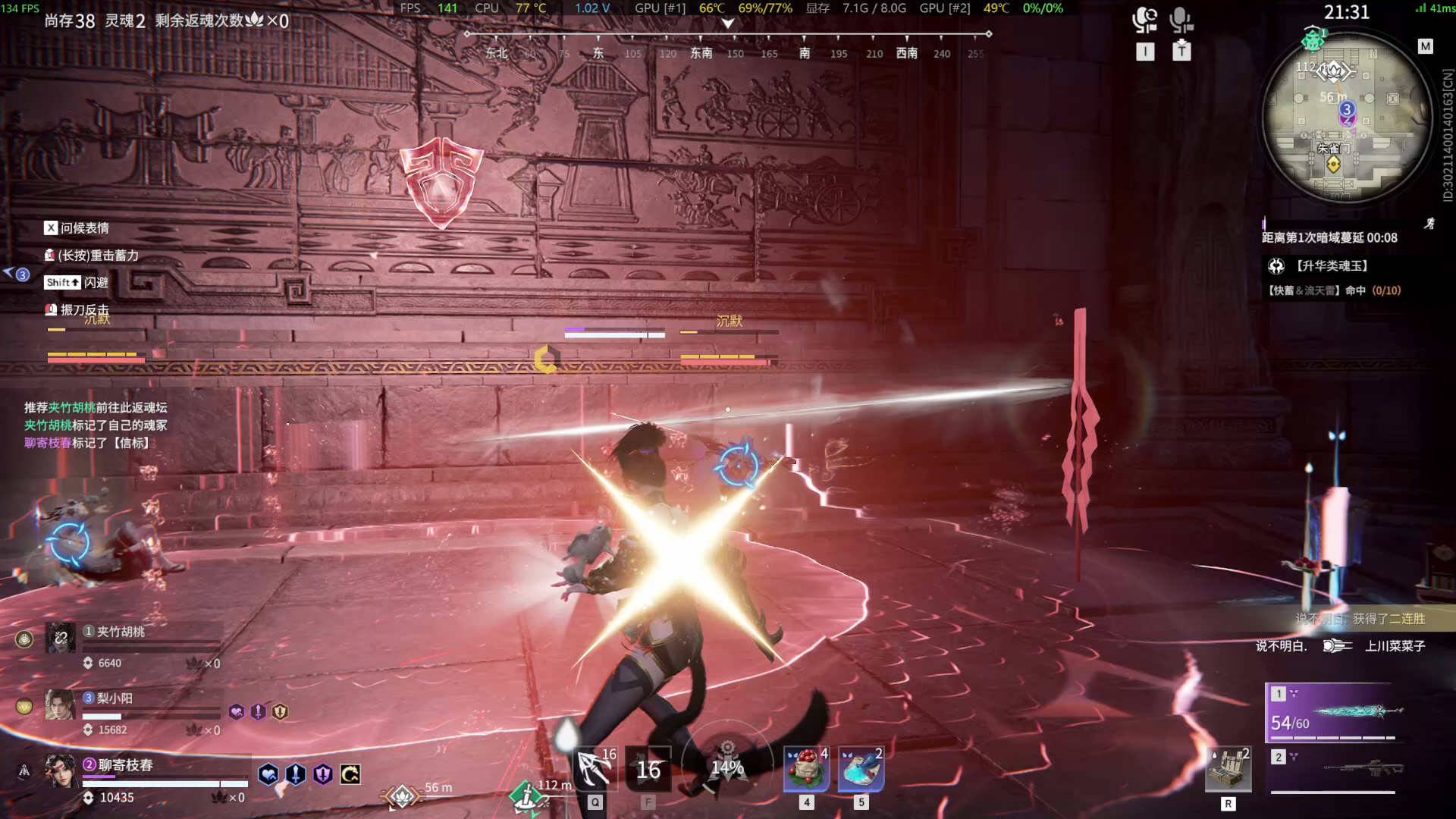Select teammate 夹竹胡桃 in squad list

click(121, 632)
